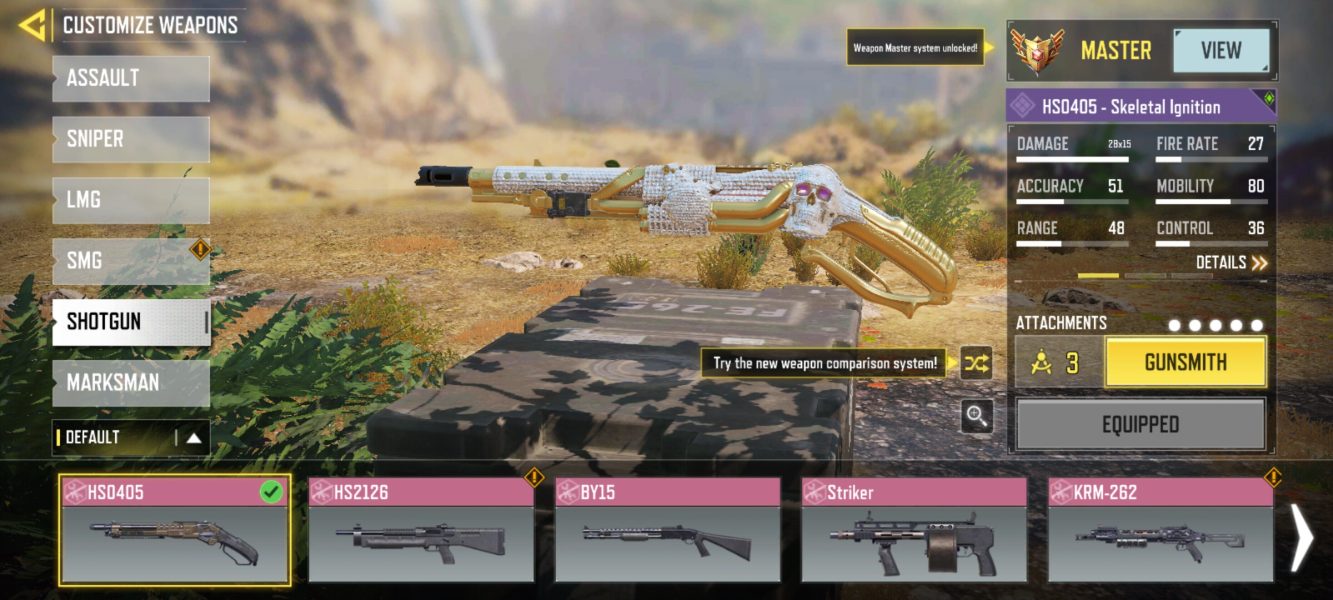Select the HS0405 shotgun card
Screen dimensions: 1333x600
click(175, 530)
